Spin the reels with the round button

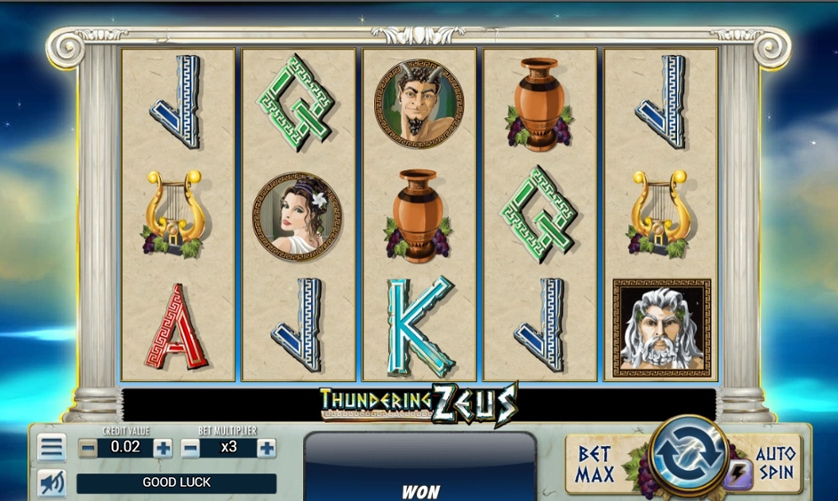coord(688,455)
